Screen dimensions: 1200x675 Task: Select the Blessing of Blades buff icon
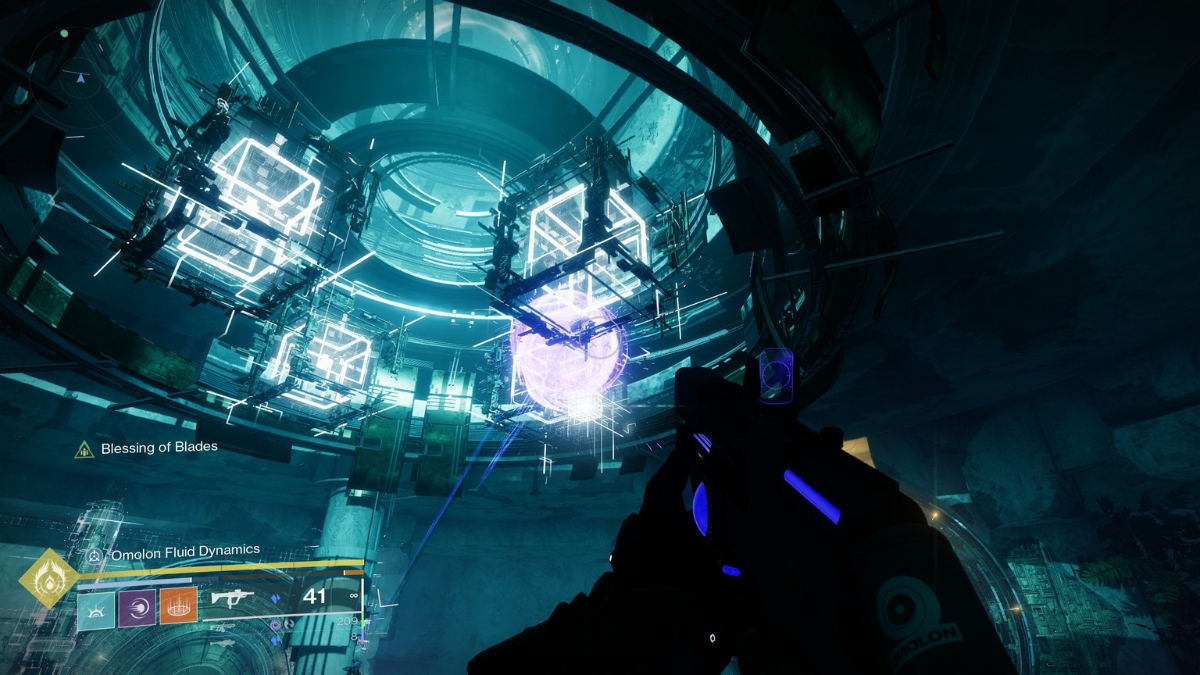(86, 449)
